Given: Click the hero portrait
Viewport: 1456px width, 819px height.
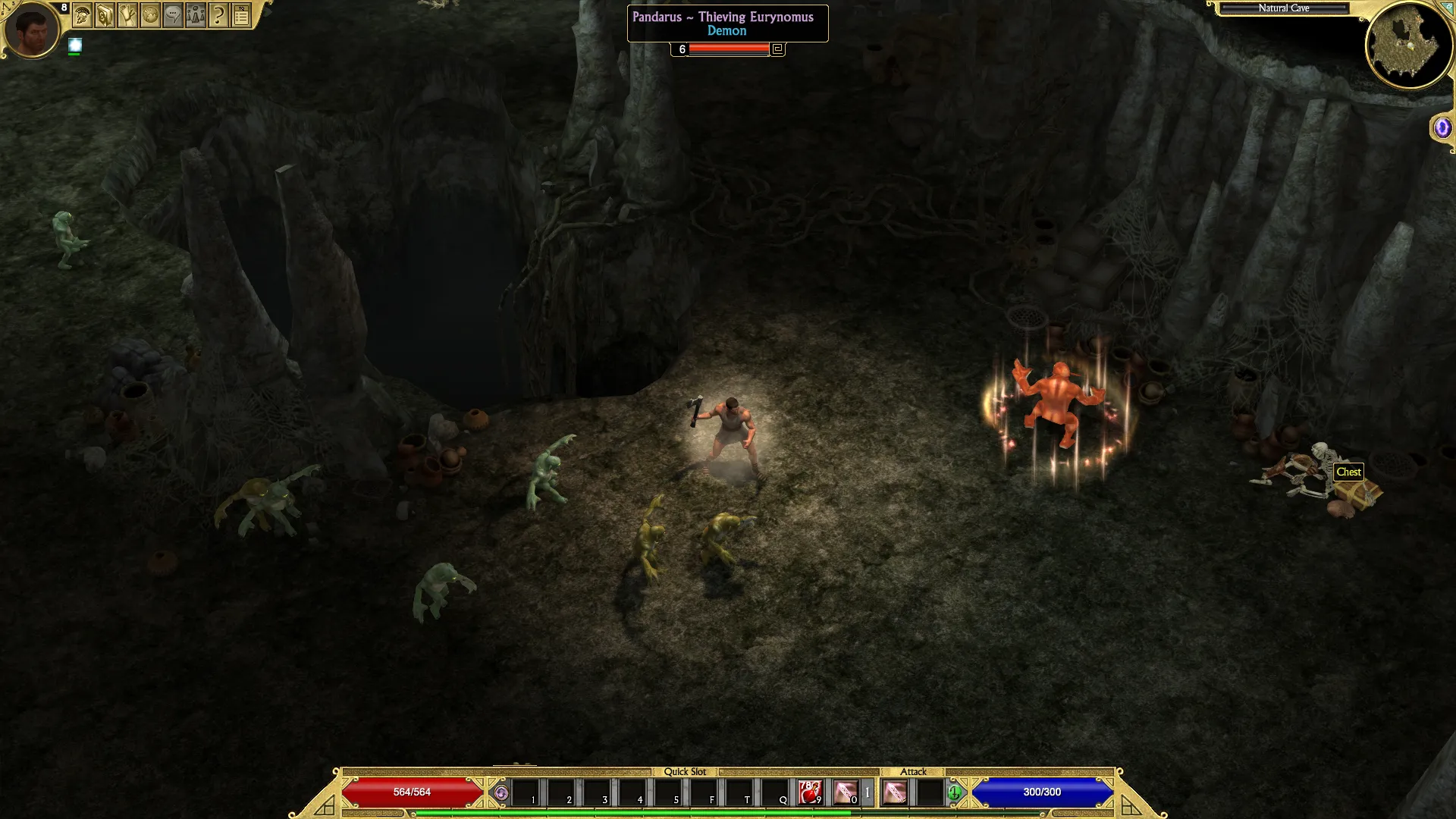Looking at the screenshot, I should (x=32, y=30).
